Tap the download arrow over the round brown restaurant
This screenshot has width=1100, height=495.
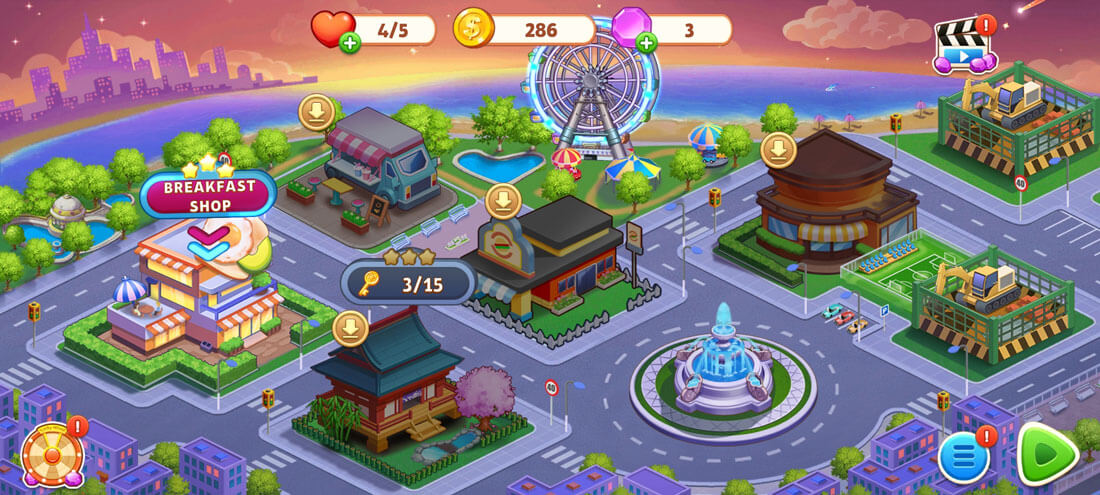coord(779,151)
